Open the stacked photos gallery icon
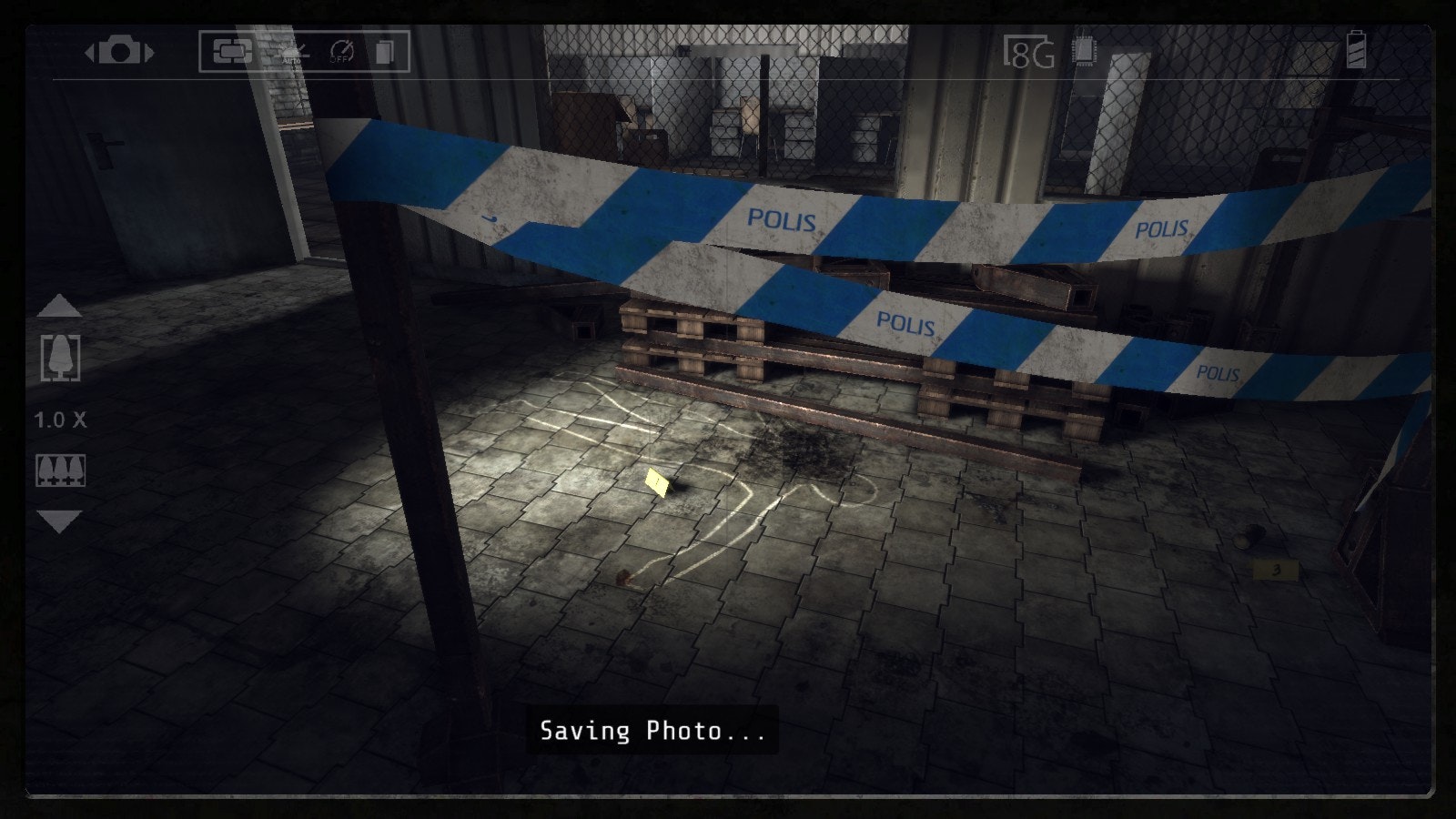1456x819 pixels. 385,52
